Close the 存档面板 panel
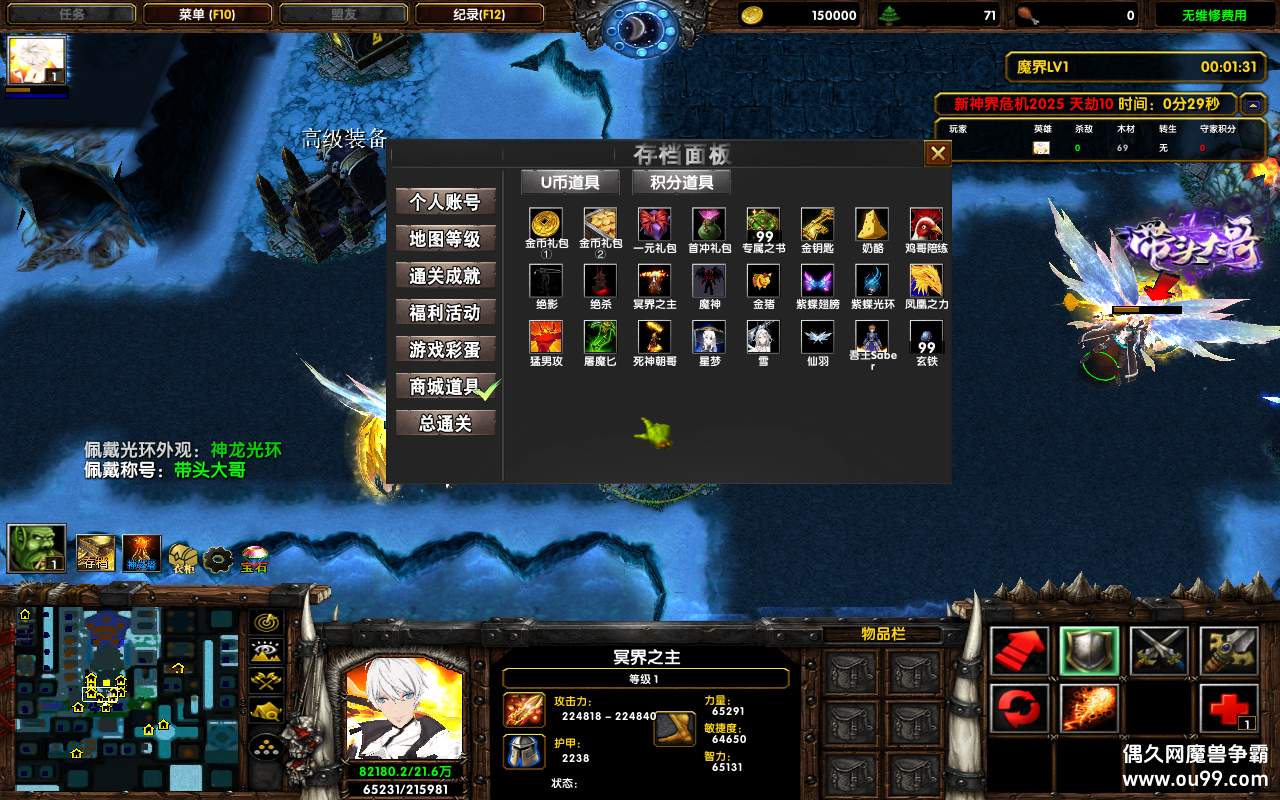The height and width of the screenshot is (800, 1280). pyautogui.click(x=937, y=153)
